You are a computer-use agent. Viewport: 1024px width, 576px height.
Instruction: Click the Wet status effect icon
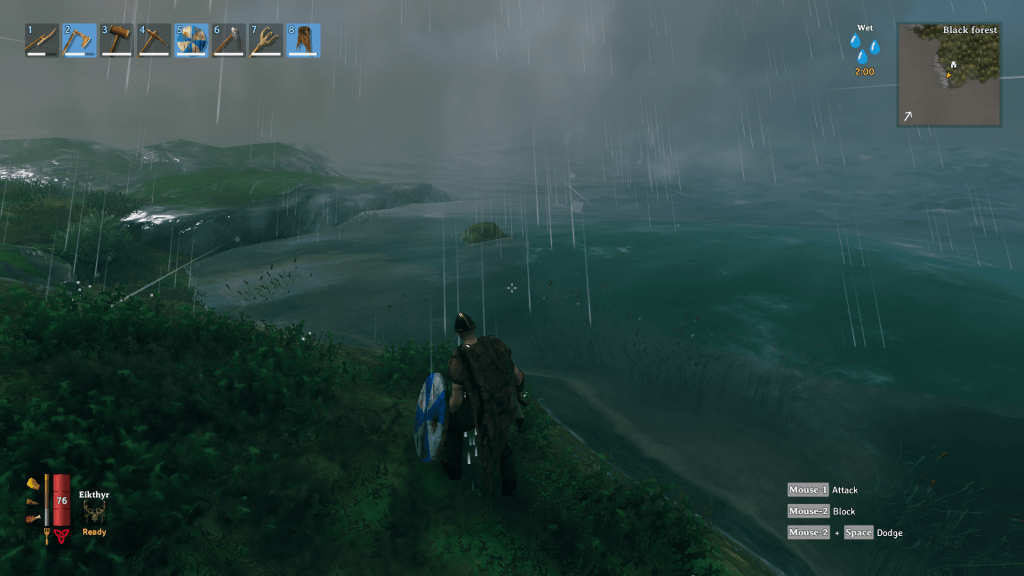point(864,49)
